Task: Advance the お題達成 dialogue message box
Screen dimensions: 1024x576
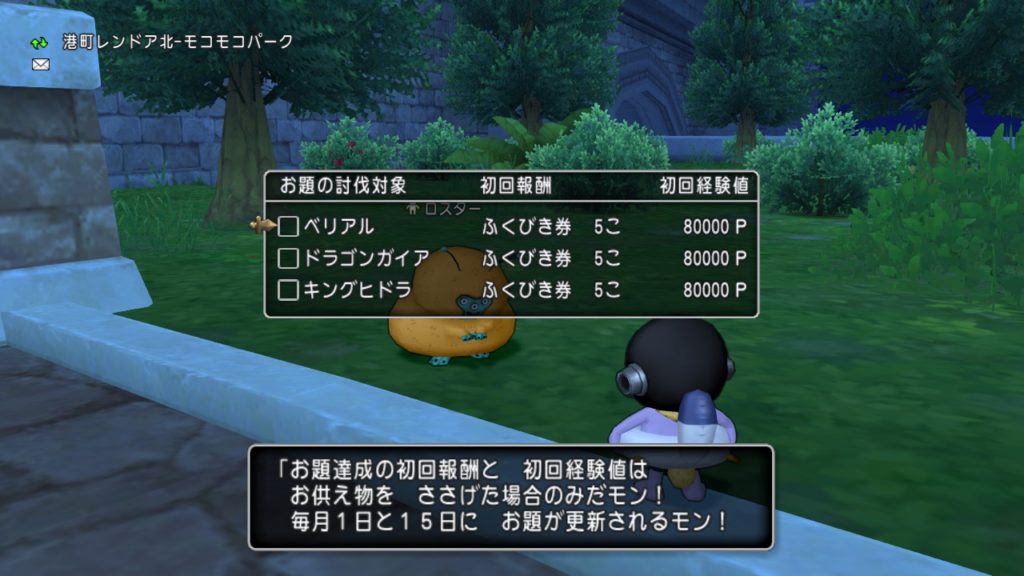Action: 510,496
